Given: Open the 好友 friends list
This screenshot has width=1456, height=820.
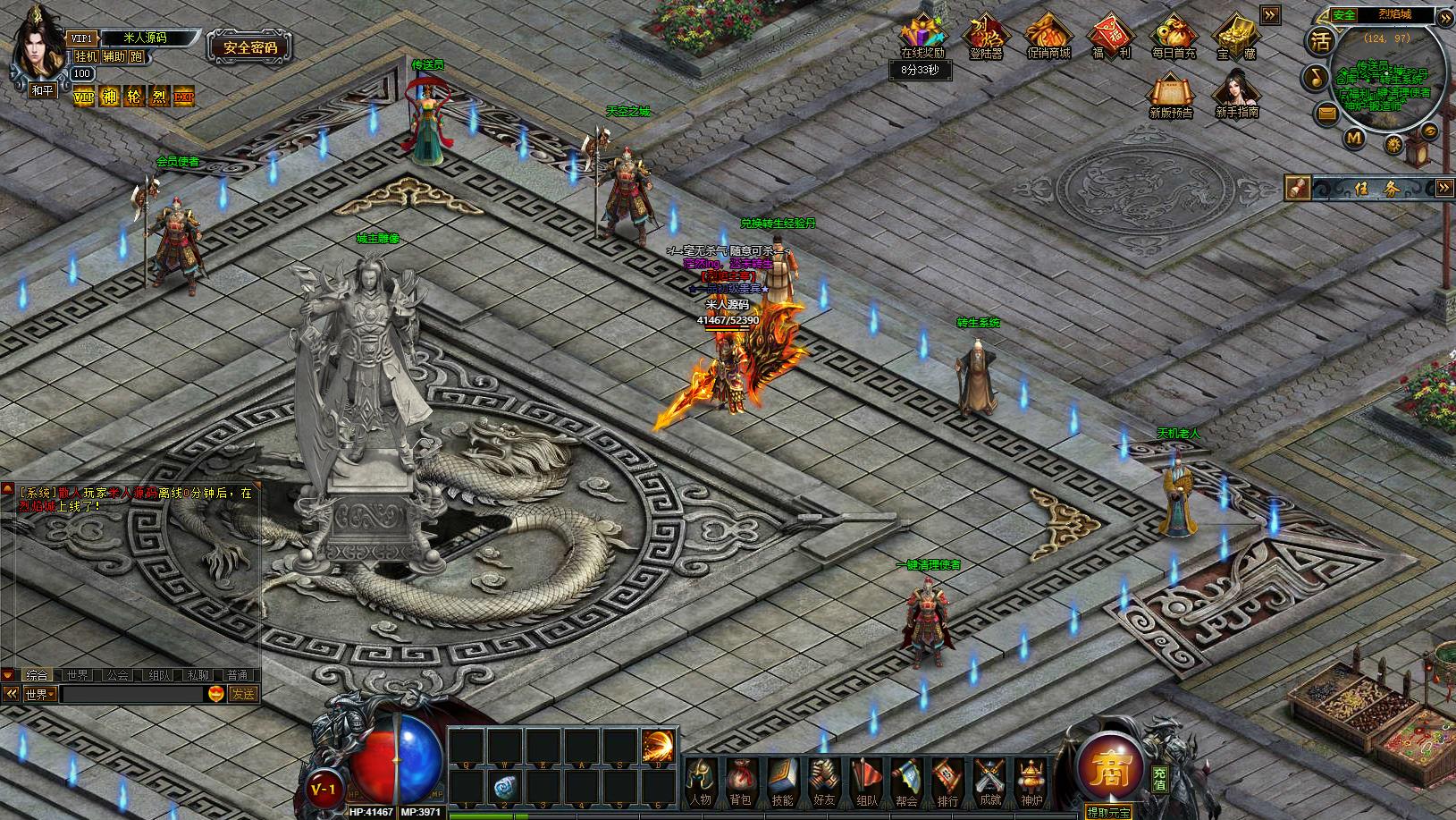Looking at the screenshot, I should click(x=823, y=781).
